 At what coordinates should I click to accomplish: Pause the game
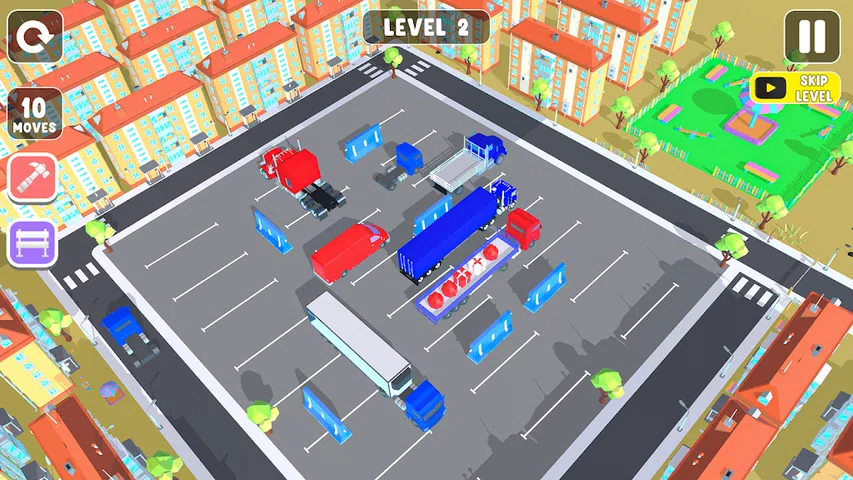point(812,38)
